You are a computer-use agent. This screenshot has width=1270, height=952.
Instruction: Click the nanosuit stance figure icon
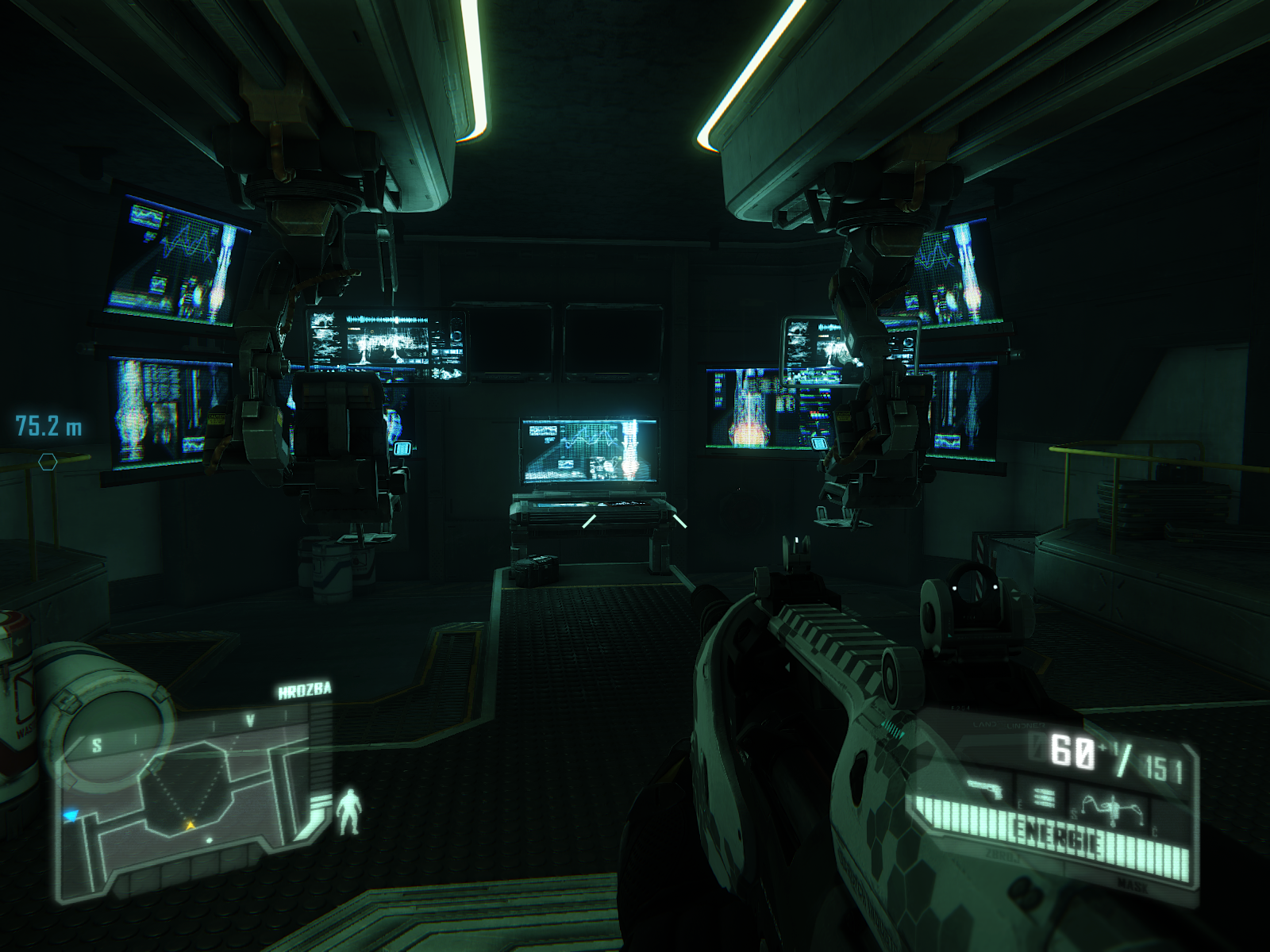(347, 811)
